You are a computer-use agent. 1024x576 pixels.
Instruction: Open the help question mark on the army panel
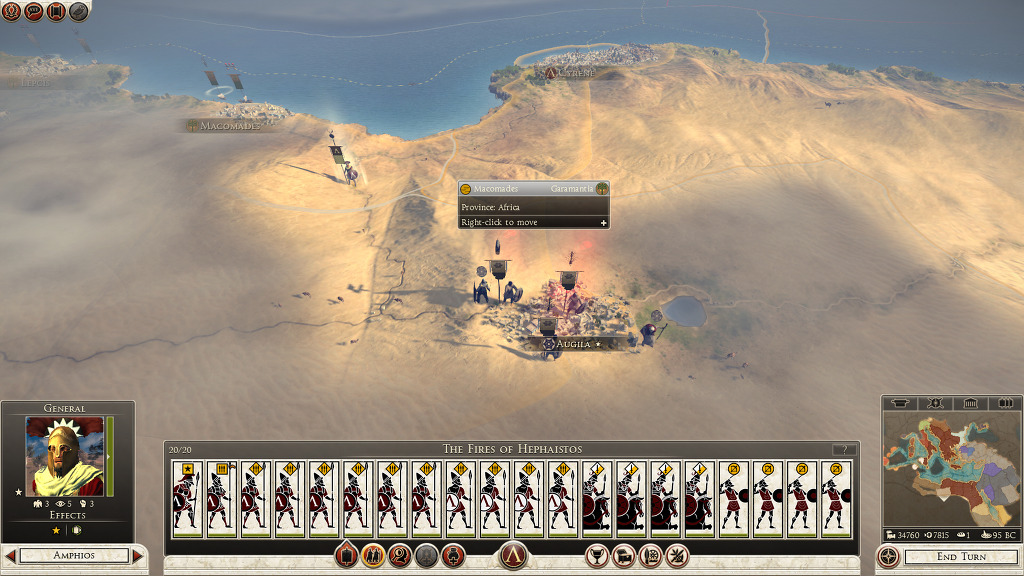pos(845,450)
